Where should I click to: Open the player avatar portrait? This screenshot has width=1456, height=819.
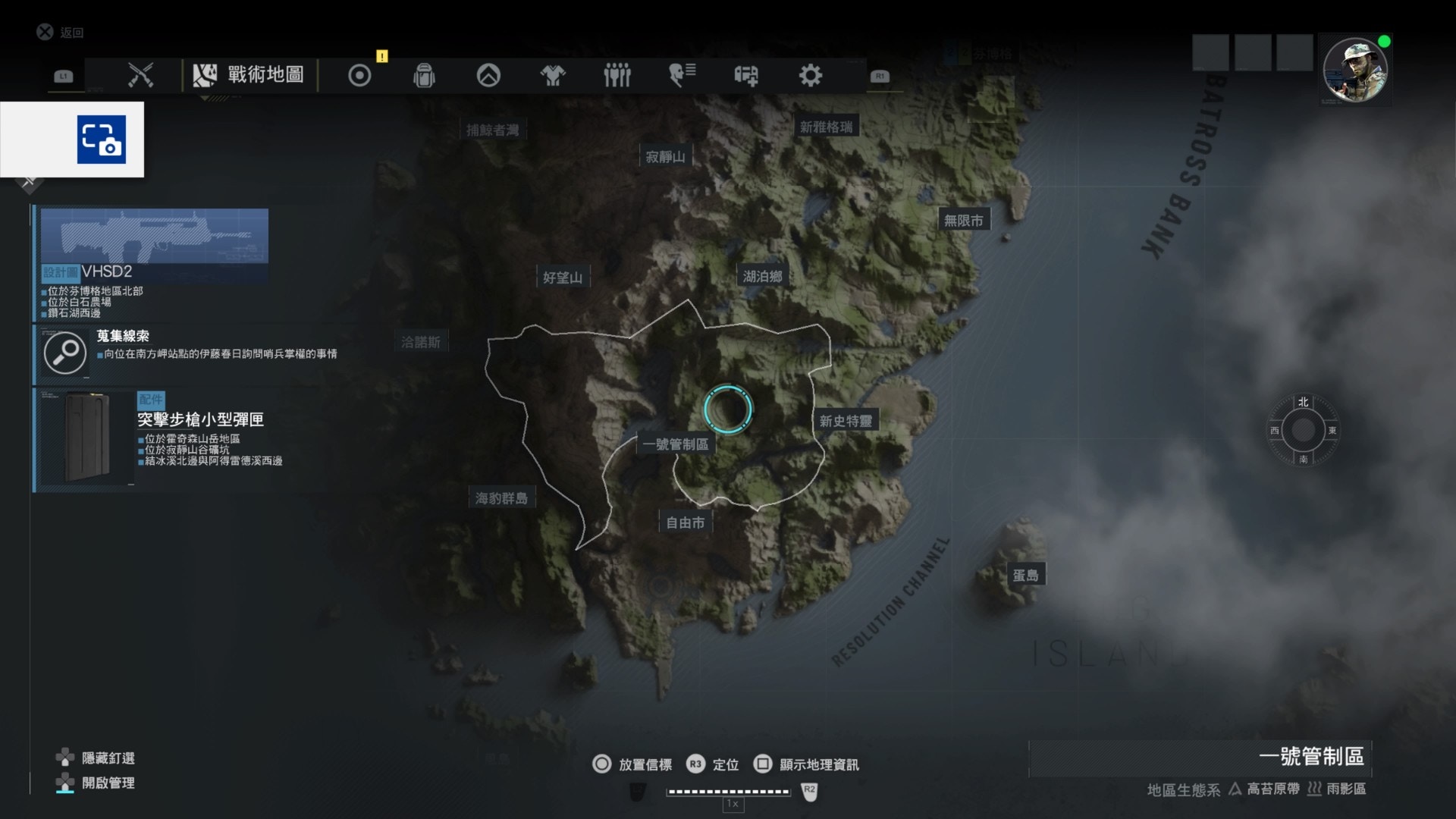tap(1354, 71)
